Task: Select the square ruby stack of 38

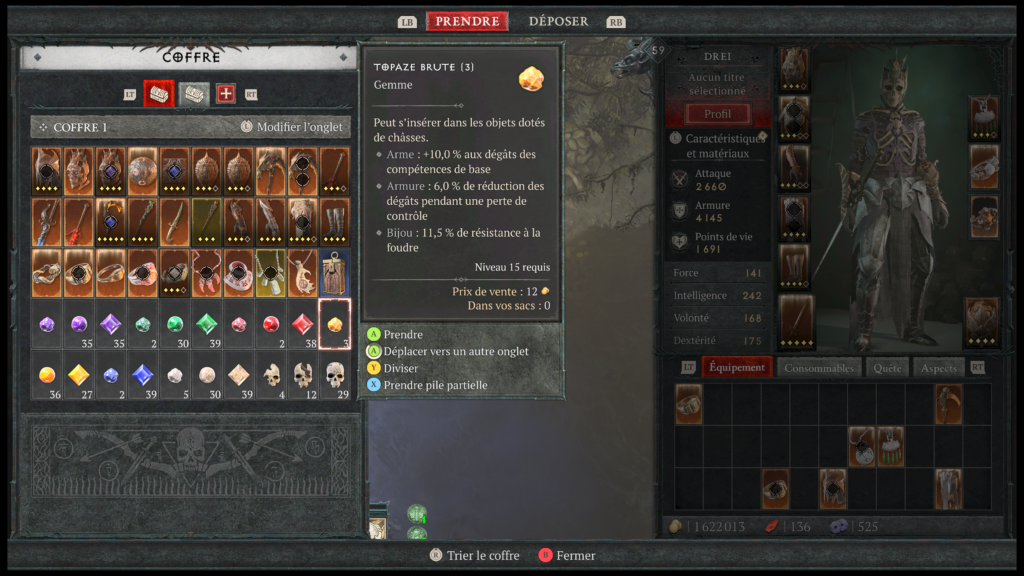Action: click(303, 323)
